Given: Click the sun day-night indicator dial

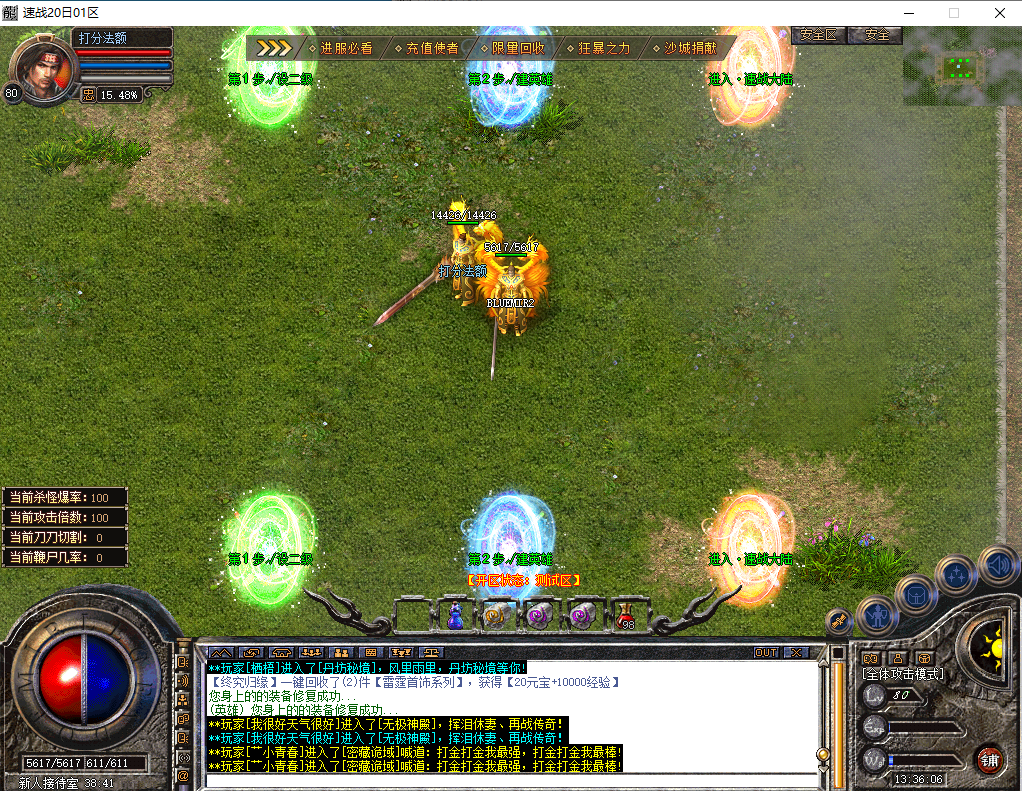Looking at the screenshot, I should point(991,641).
